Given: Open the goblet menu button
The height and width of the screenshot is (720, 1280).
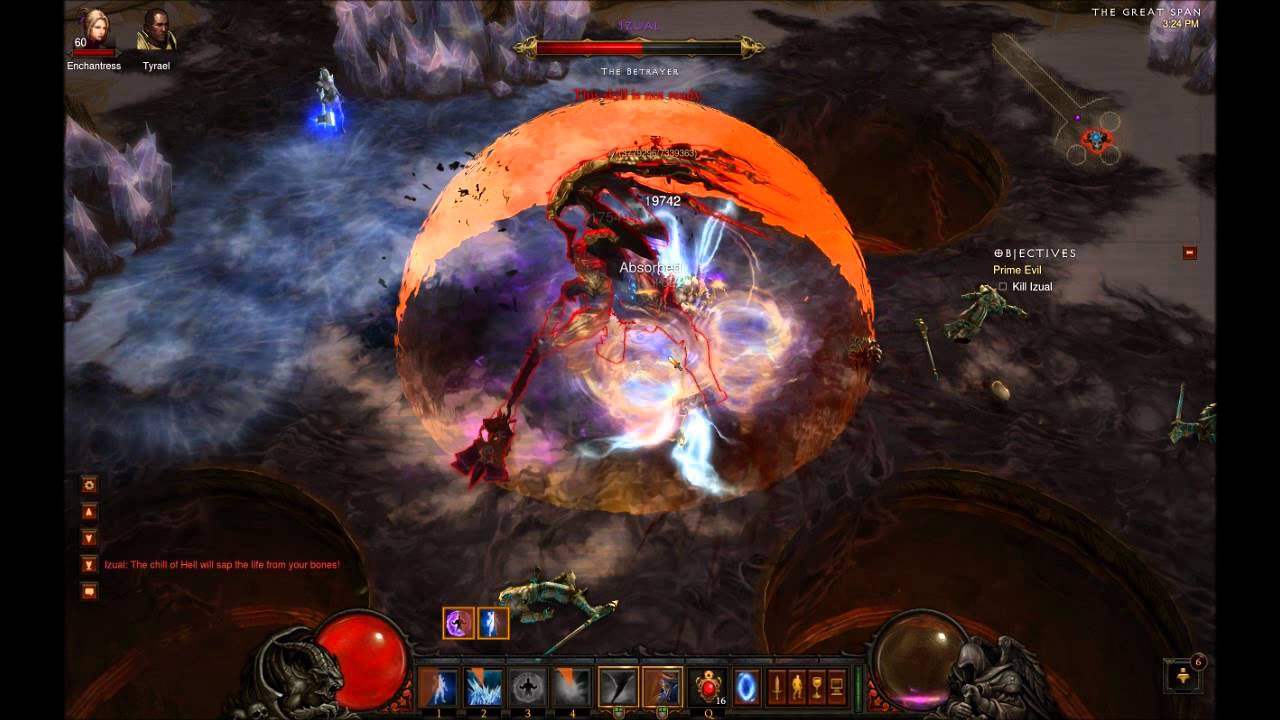Looking at the screenshot, I should click(x=817, y=687).
